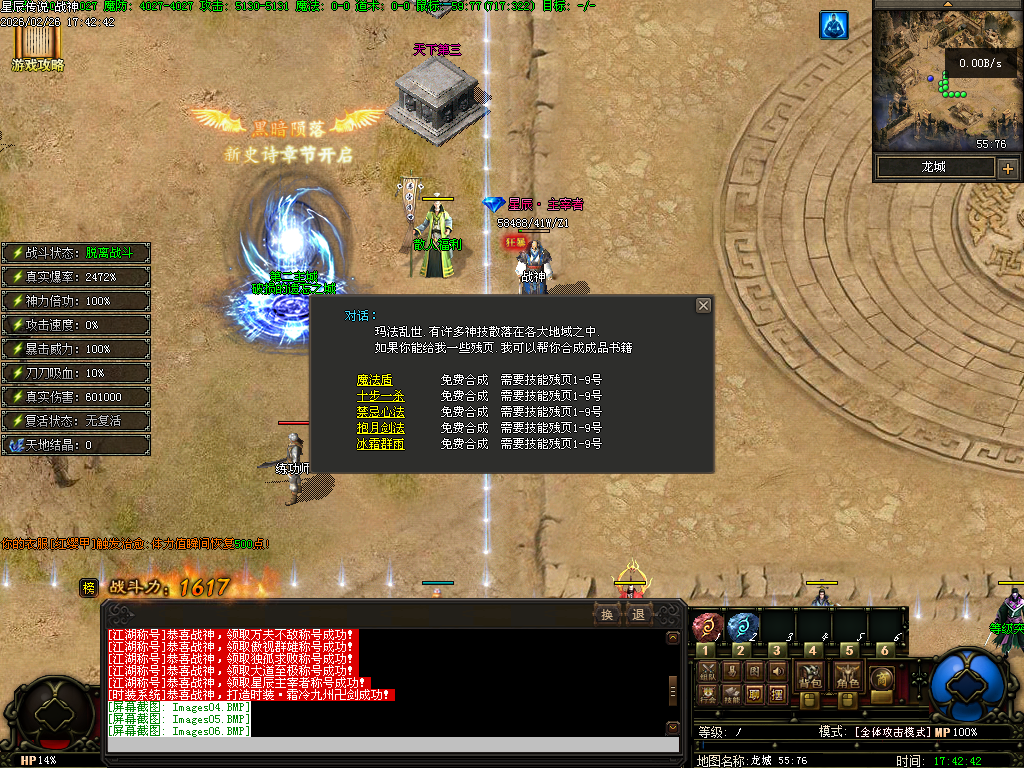Close the skill synthesis dialog
1024x768 pixels.
(703, 305)
